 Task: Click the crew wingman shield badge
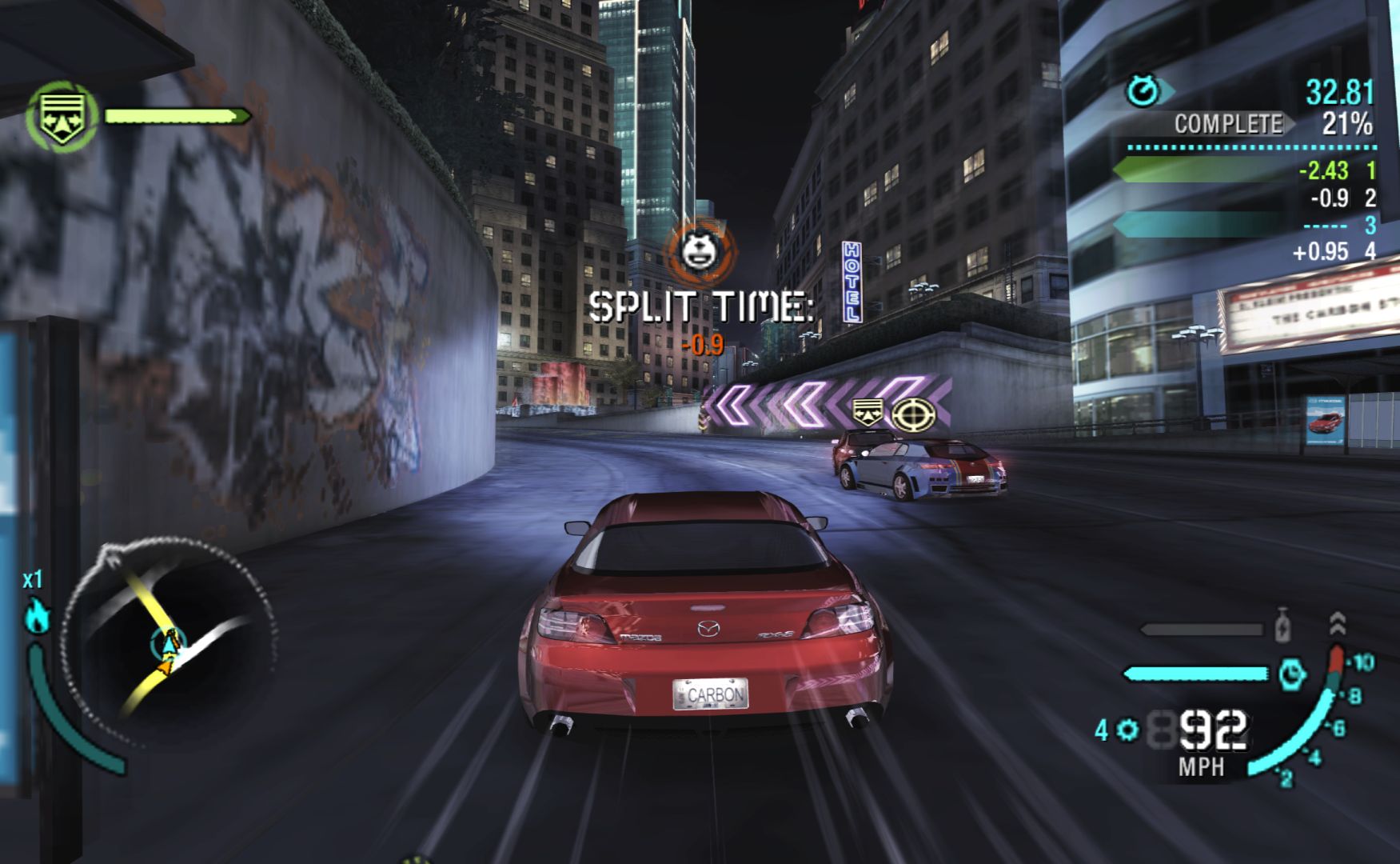pos(62,118)
